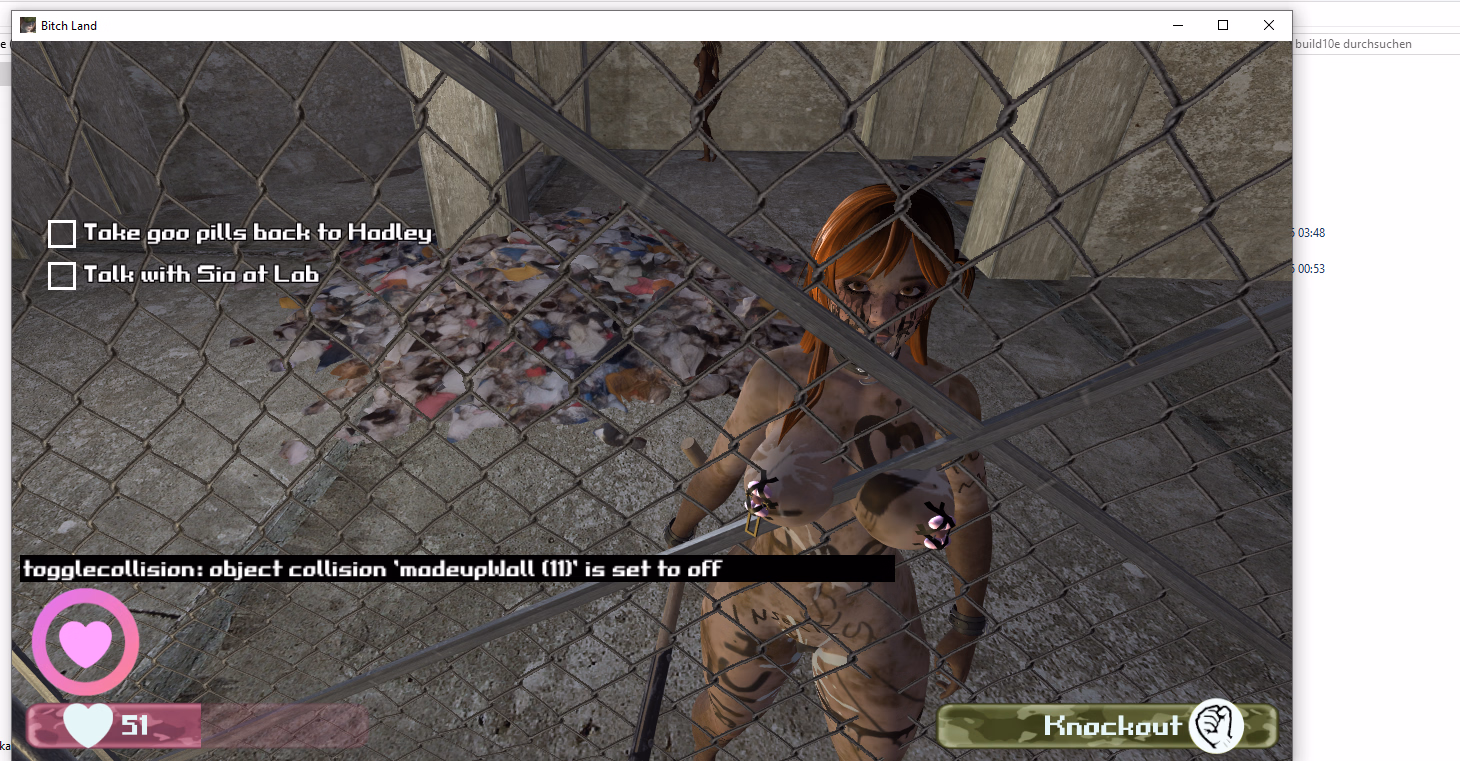Click the Knockout button
The image size is (1460, 761).
click(x=1108, y=726)
